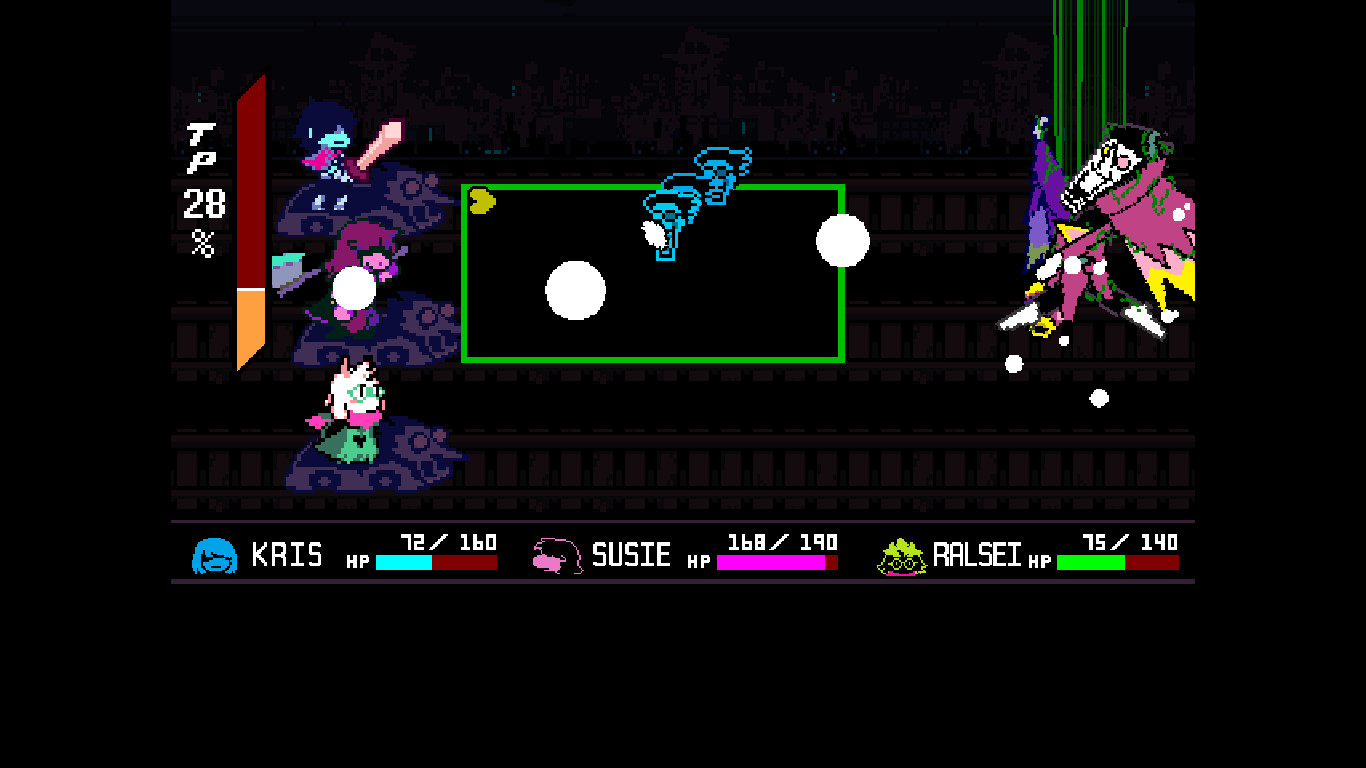Screen dimensions: 1366x768
Task: Click the large white bullet inside the battle box
Action: click(x=576, y=291)
